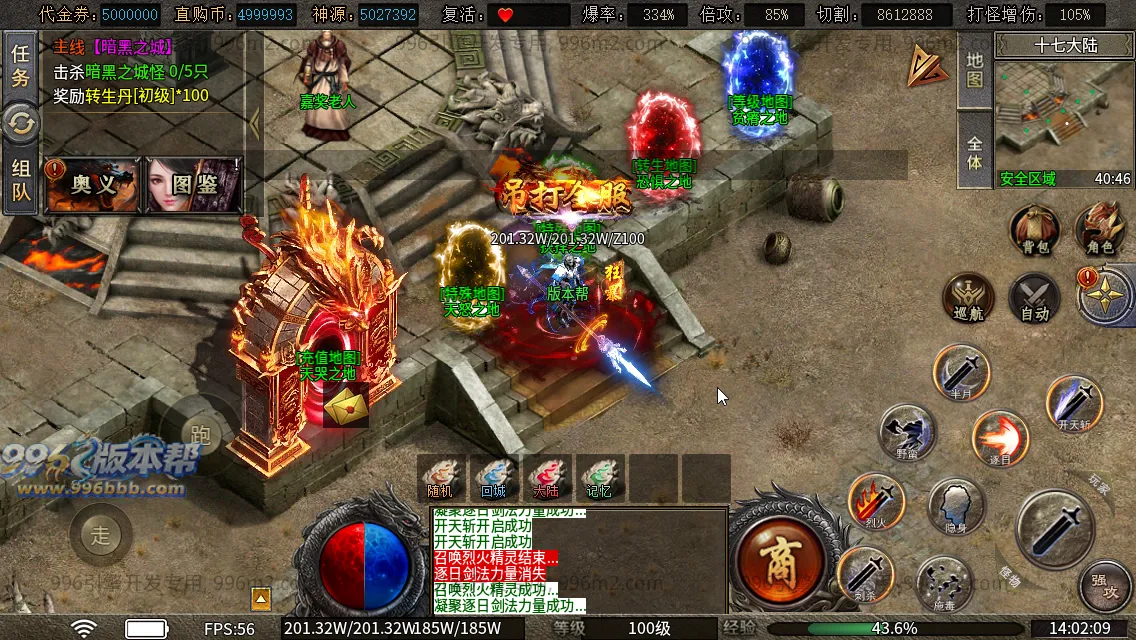The height and width of the screenshot is (640, 1136).
Task: Toggle the 强攻 forced attack button
Action: [1104, 586]
